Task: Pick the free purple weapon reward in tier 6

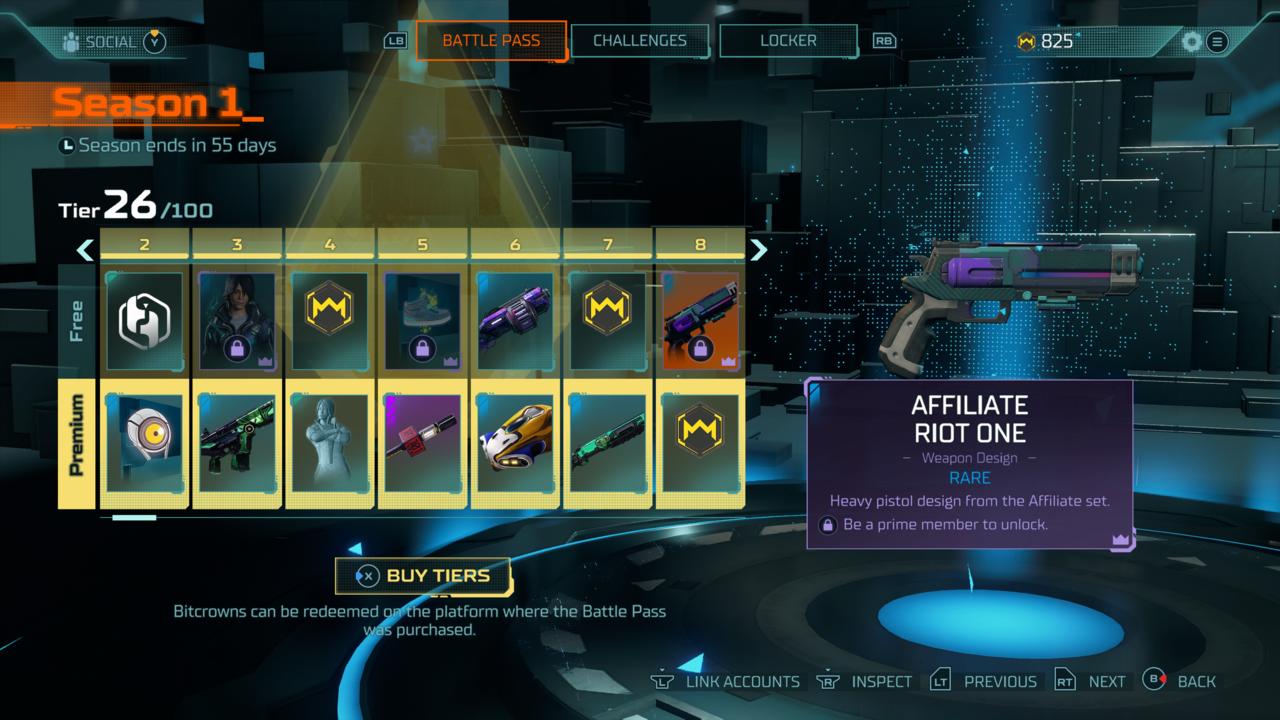Action: point(515,320)
